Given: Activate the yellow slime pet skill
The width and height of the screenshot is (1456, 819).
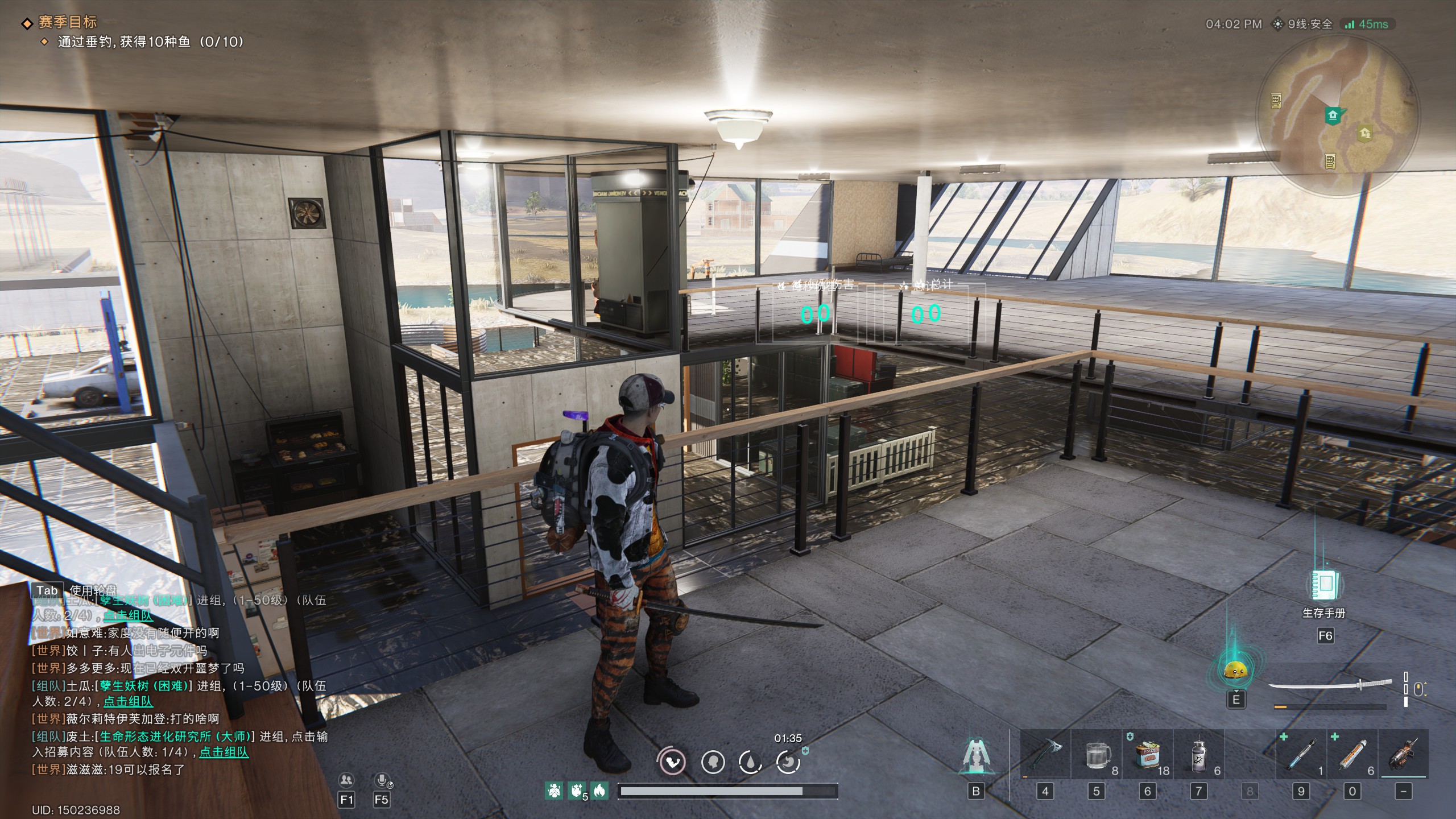Looking at the screenshot, I should (x=1235, y=671).
